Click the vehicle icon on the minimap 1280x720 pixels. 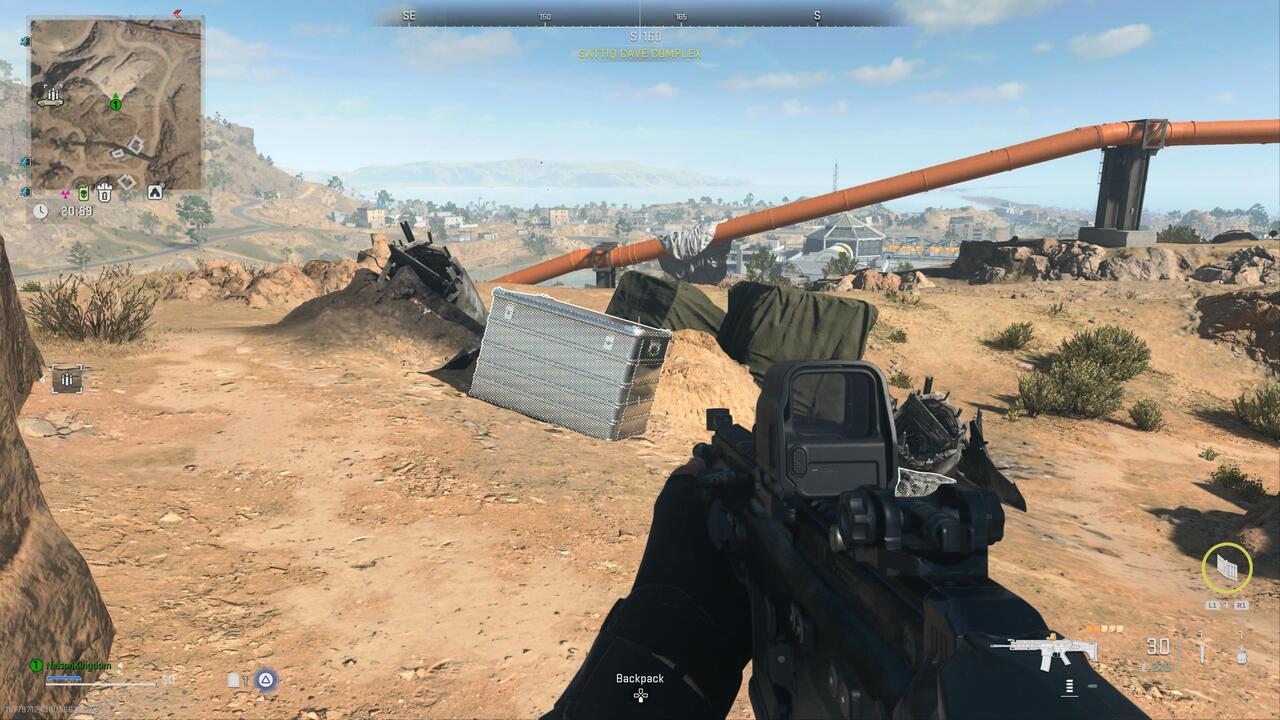click(24, 162)
